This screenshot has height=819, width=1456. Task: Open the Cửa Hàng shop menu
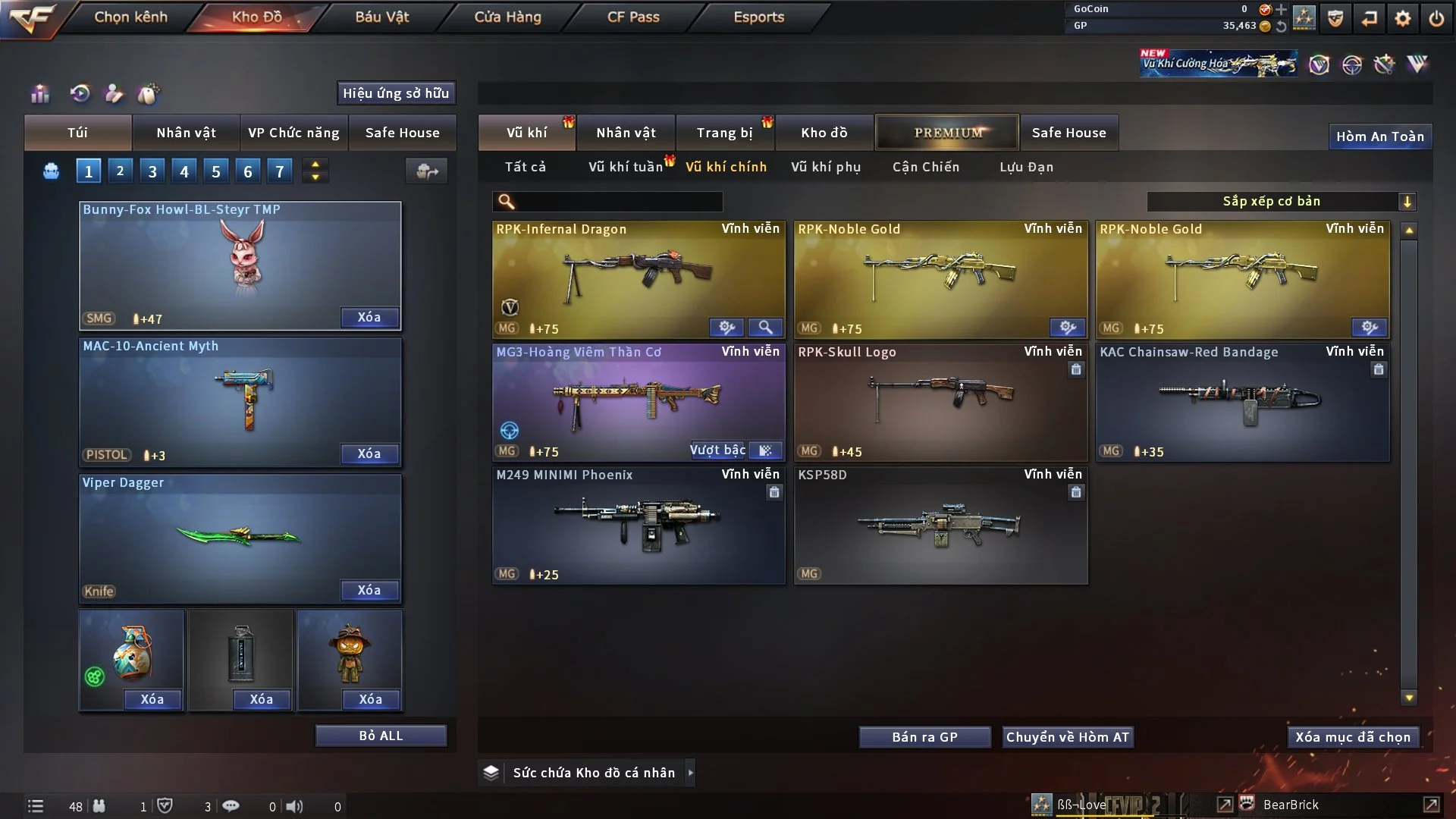(x=507, y=17)
